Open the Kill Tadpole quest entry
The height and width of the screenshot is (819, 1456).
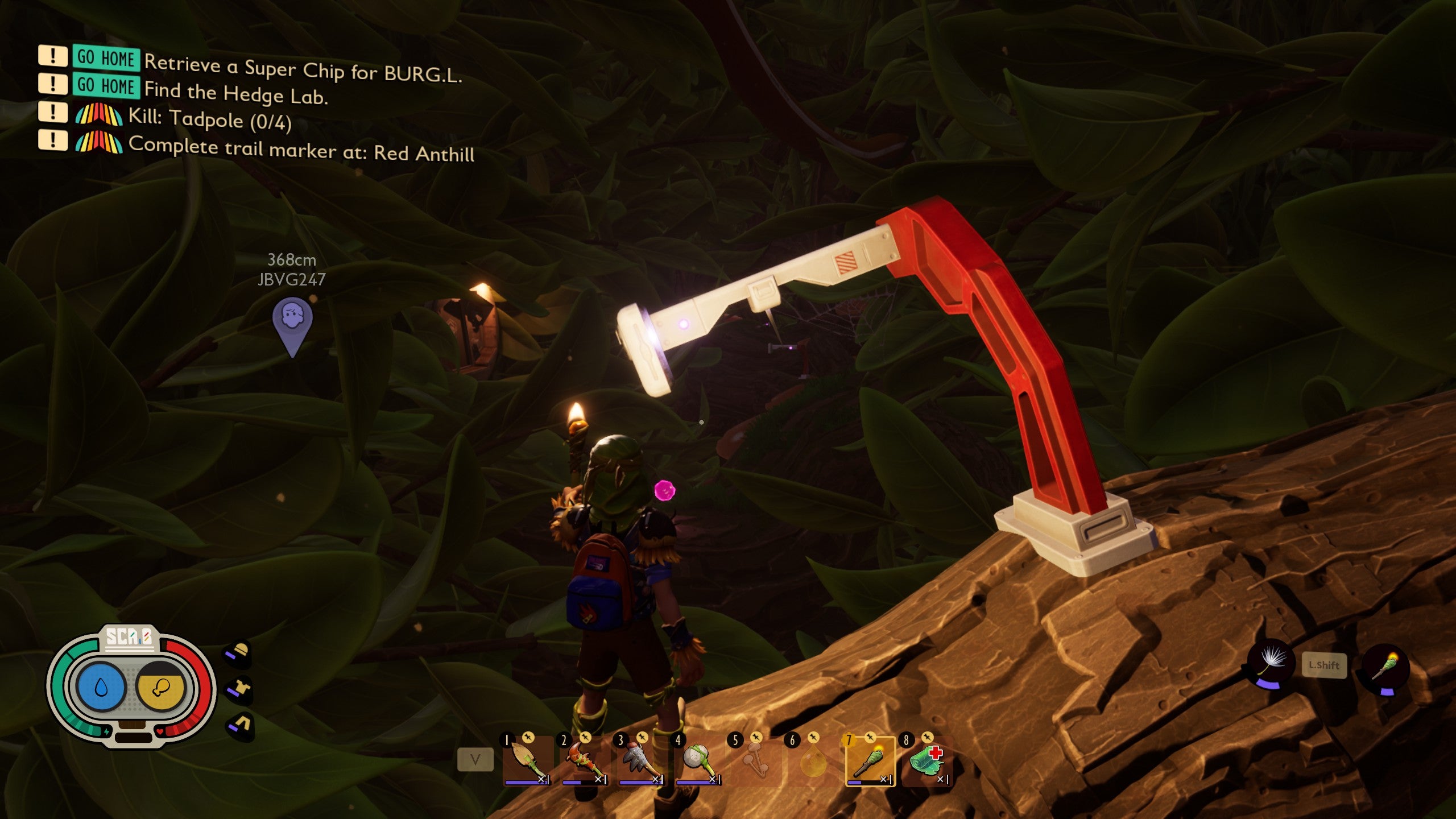pyautogui.click(x=210, y=118)
